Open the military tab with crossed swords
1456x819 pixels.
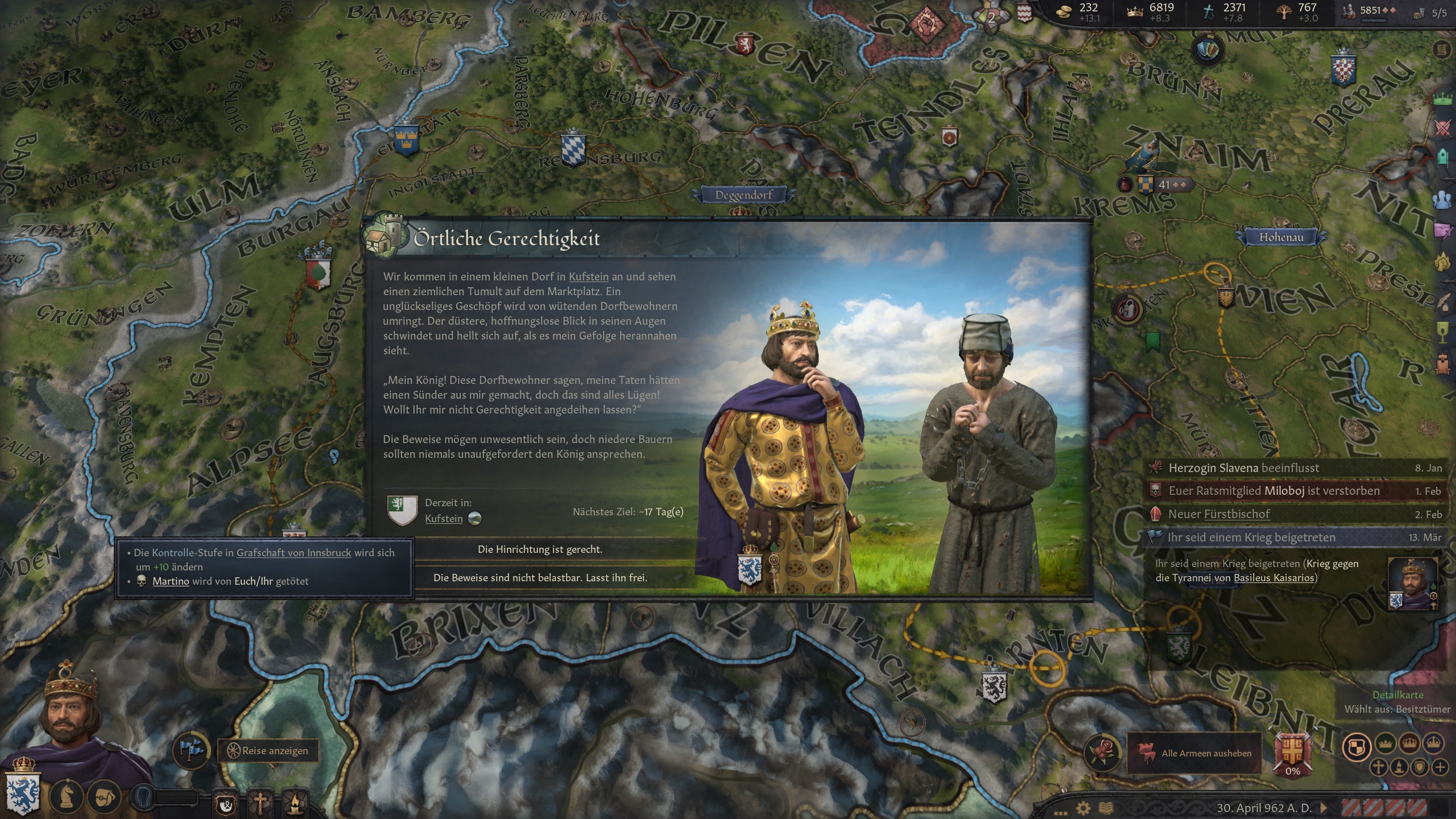[x=1442, y=128]
